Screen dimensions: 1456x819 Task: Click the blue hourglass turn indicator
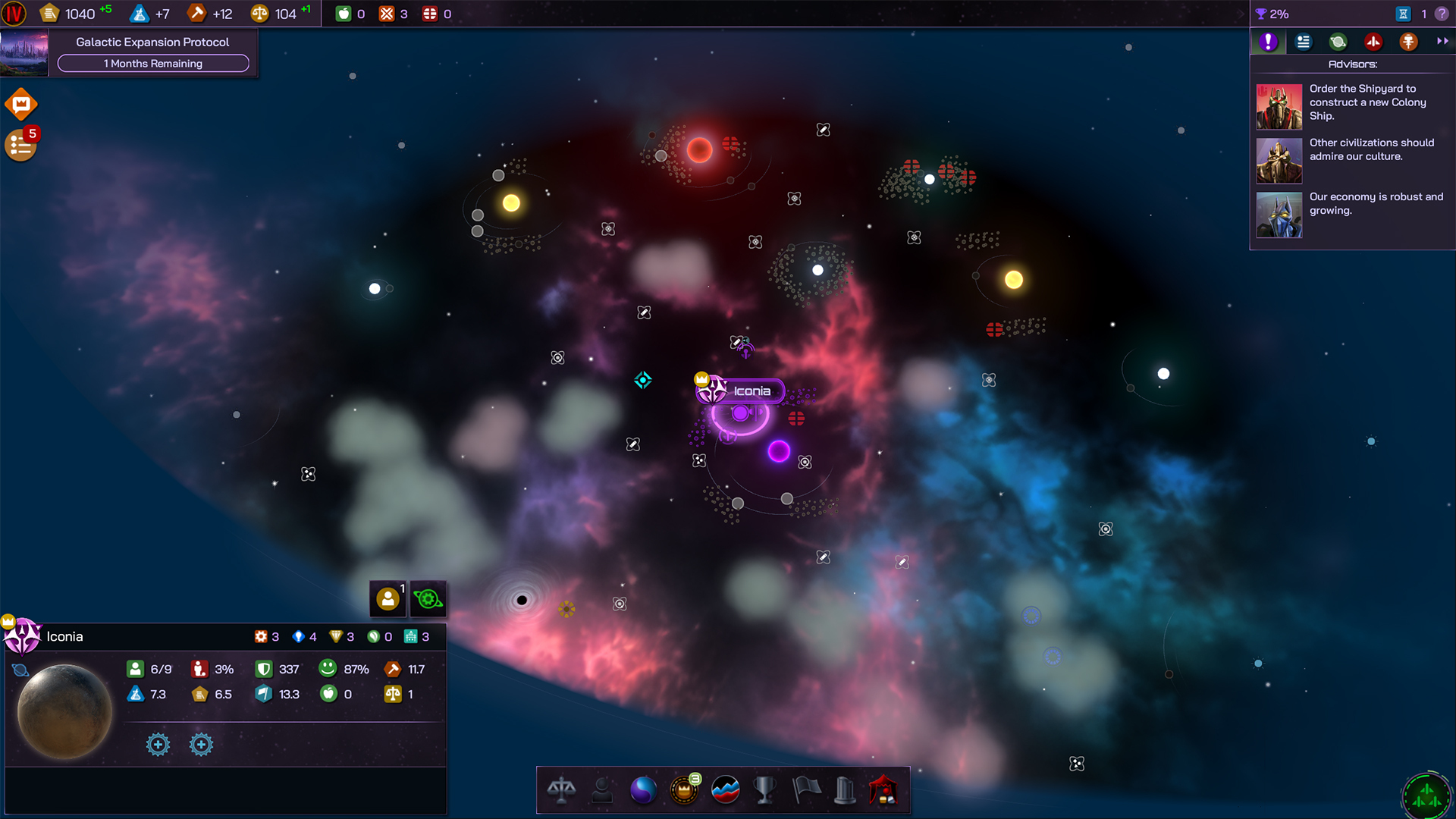tap(1404, 13)
